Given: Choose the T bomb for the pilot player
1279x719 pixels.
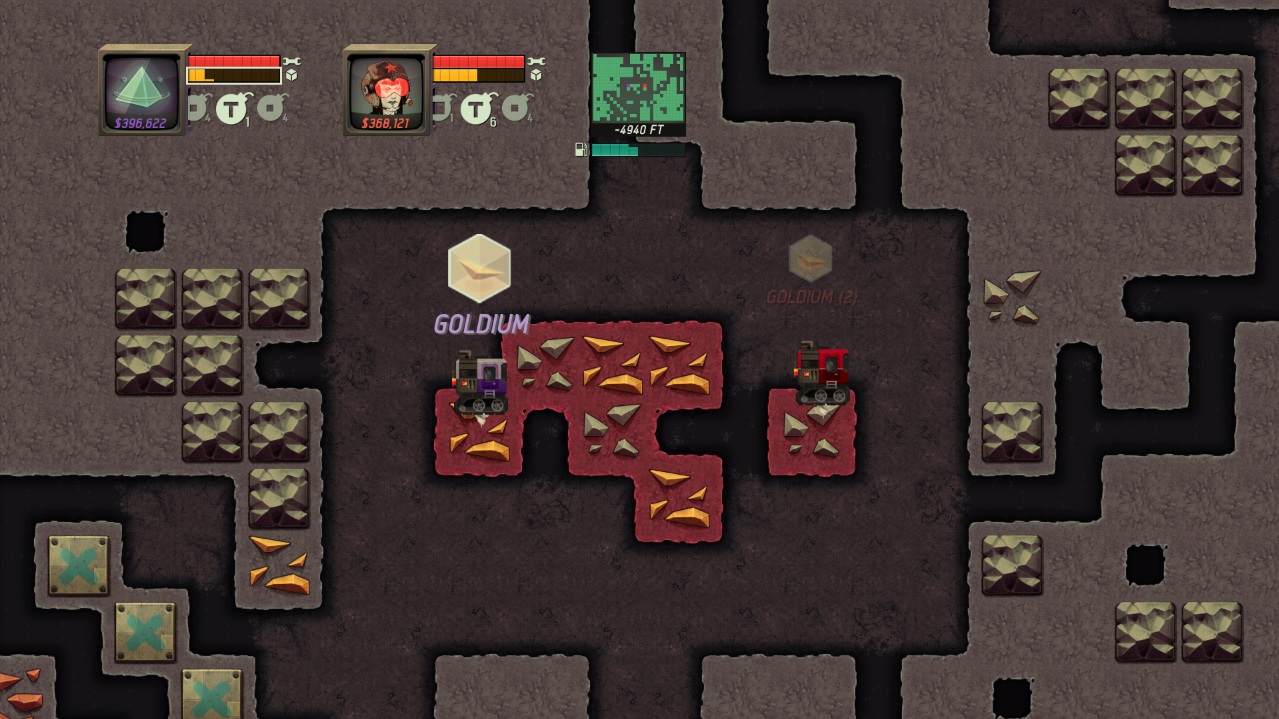Looking at the screenshot, I should 477,107.
